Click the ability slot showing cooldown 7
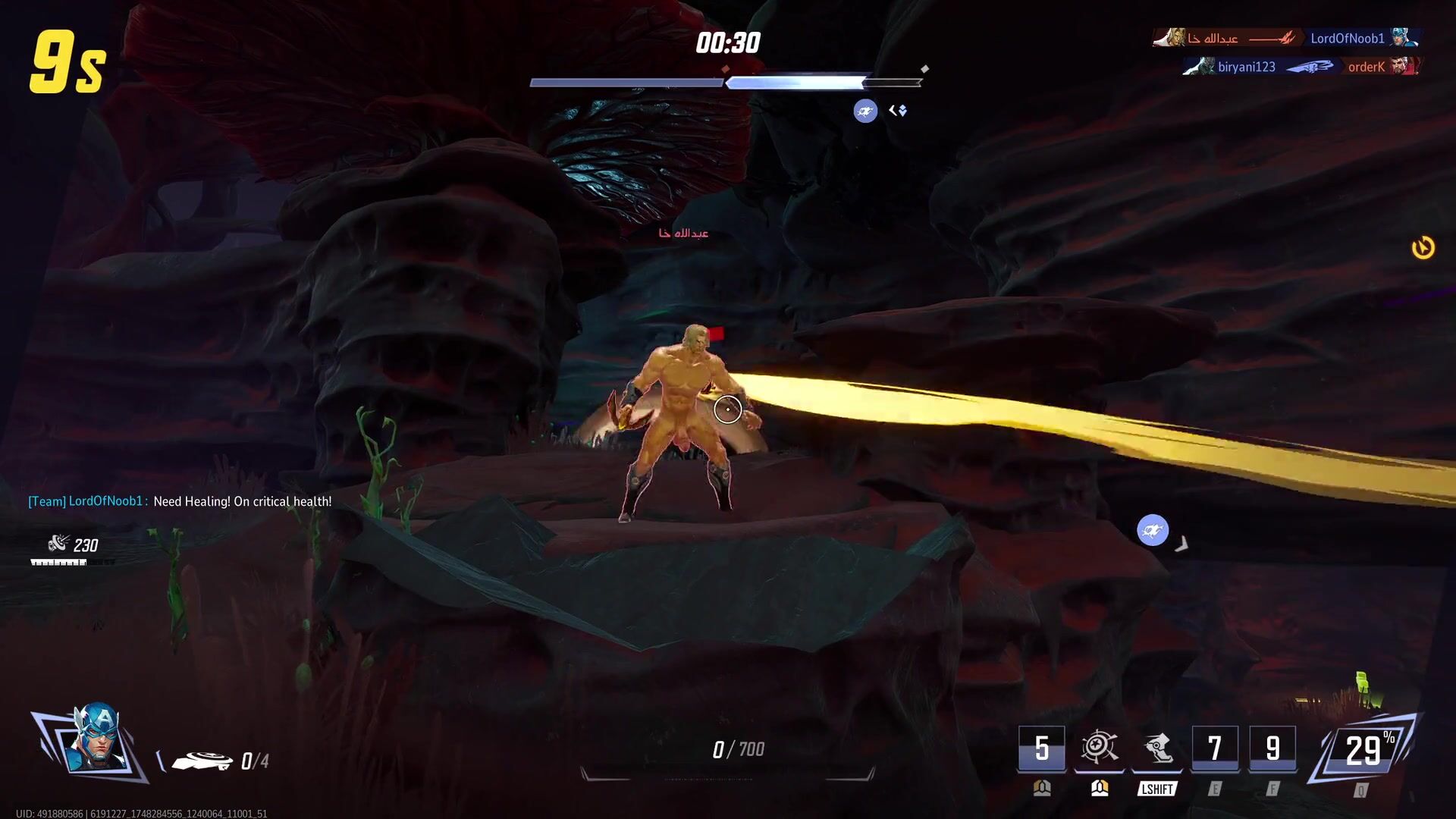 point(1215,748)
